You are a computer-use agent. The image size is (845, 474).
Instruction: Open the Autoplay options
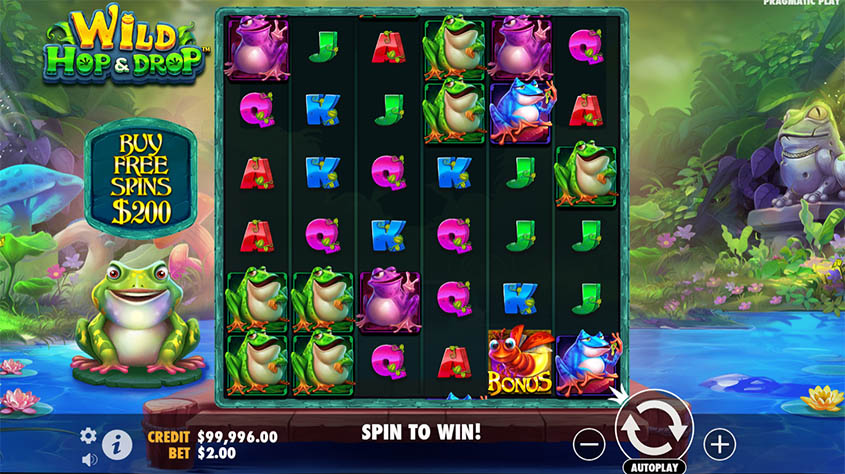[654, 466]
